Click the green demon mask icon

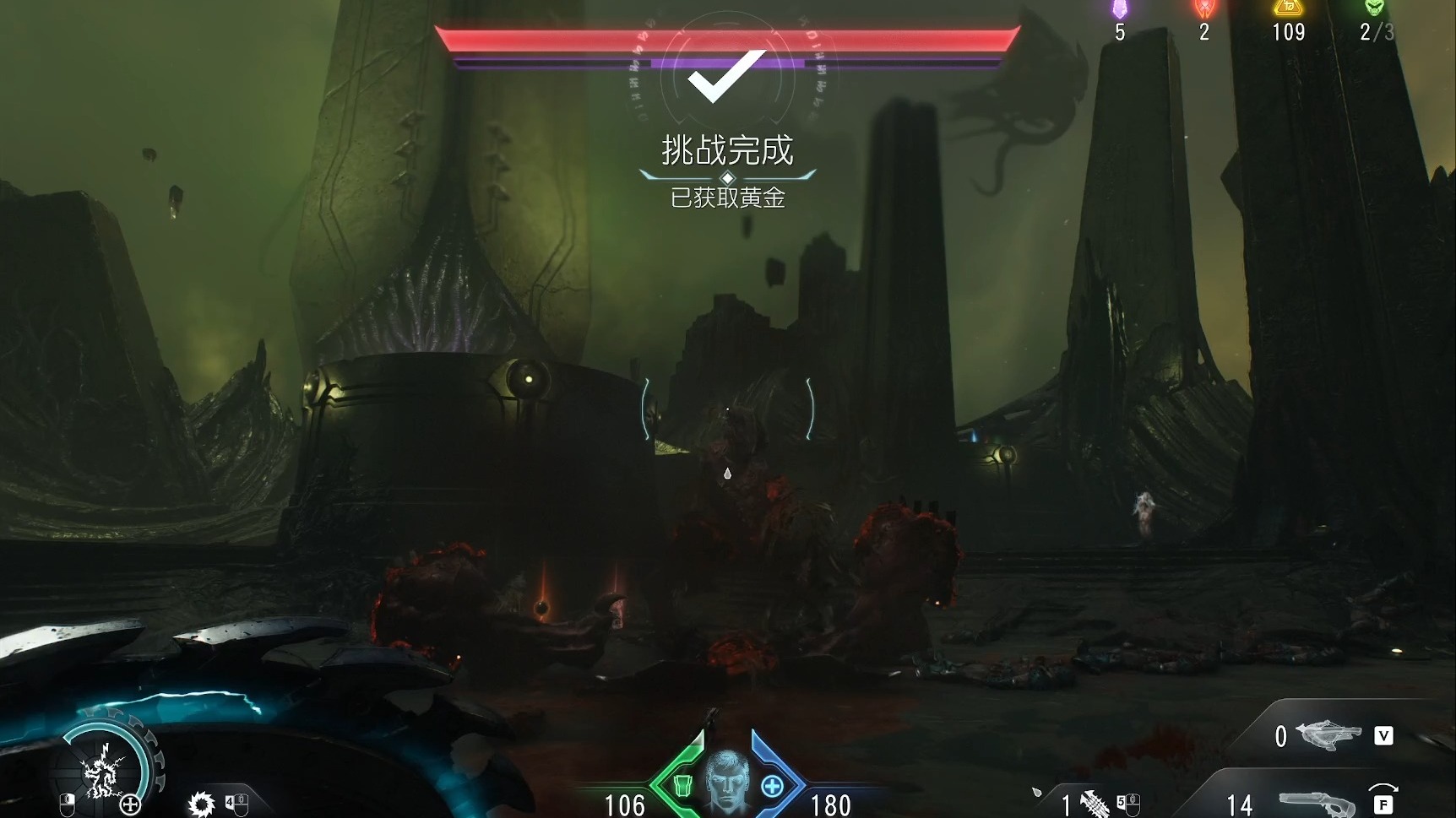1375,8
